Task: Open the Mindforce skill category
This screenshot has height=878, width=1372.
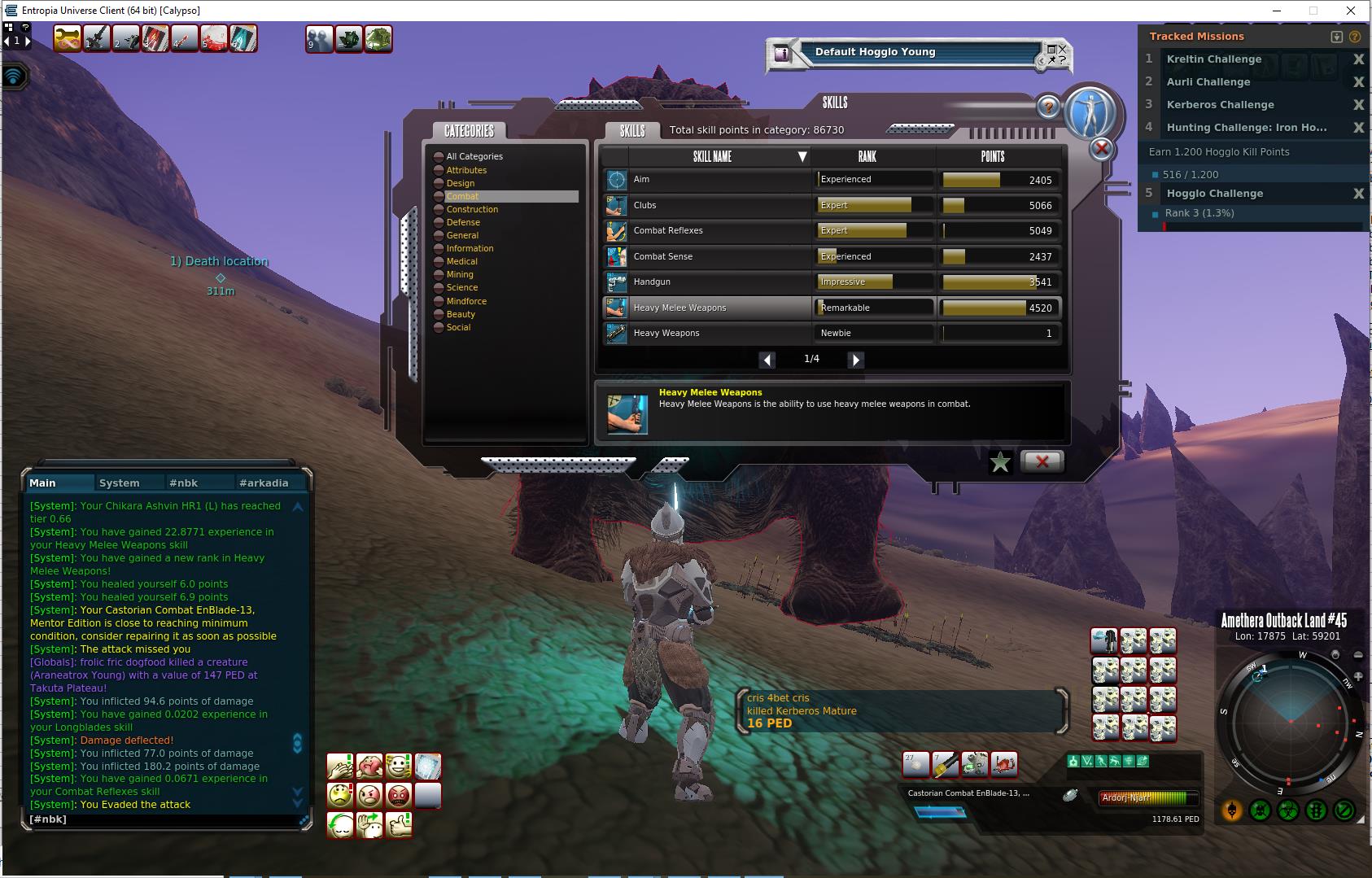Action: [x=466, y=301]
